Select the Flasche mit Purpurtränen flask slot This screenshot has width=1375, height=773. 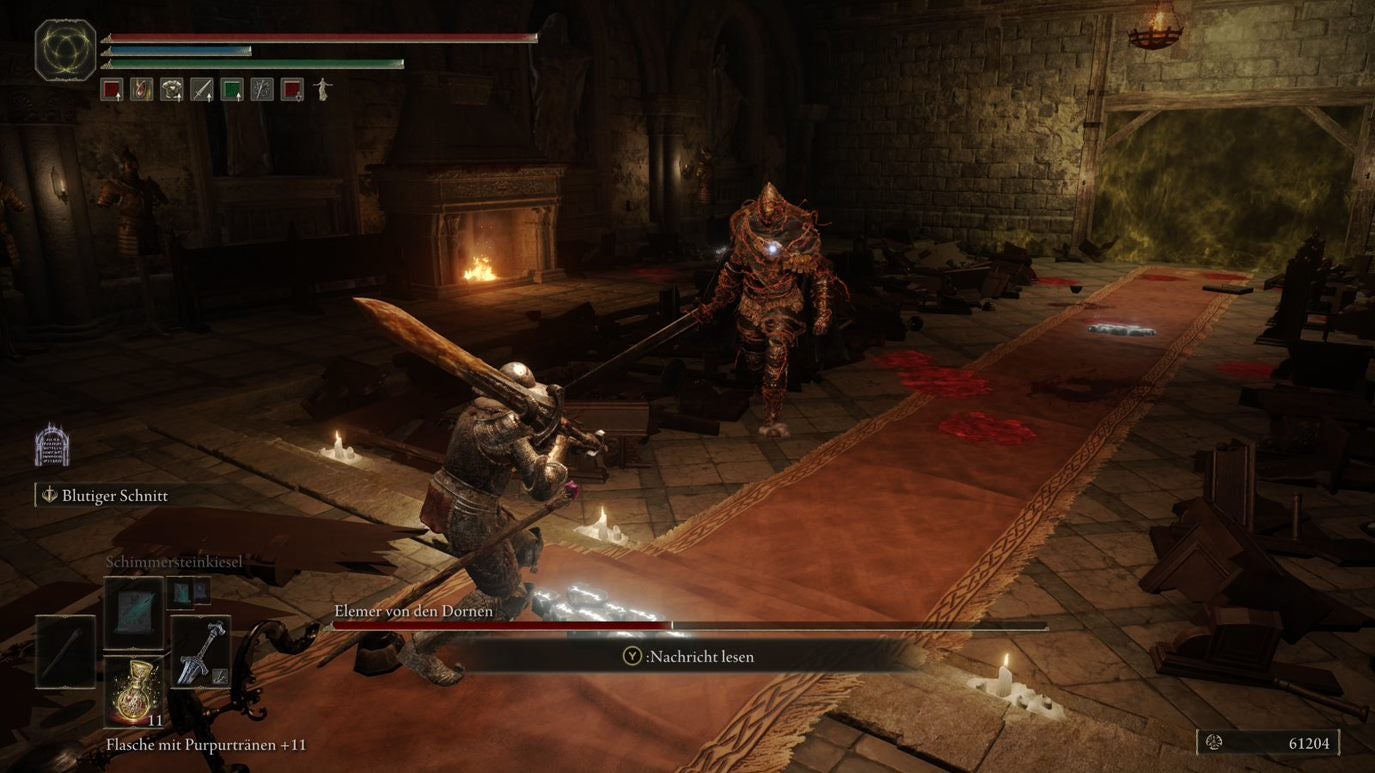pyautogui.click(x=134, y=692)
